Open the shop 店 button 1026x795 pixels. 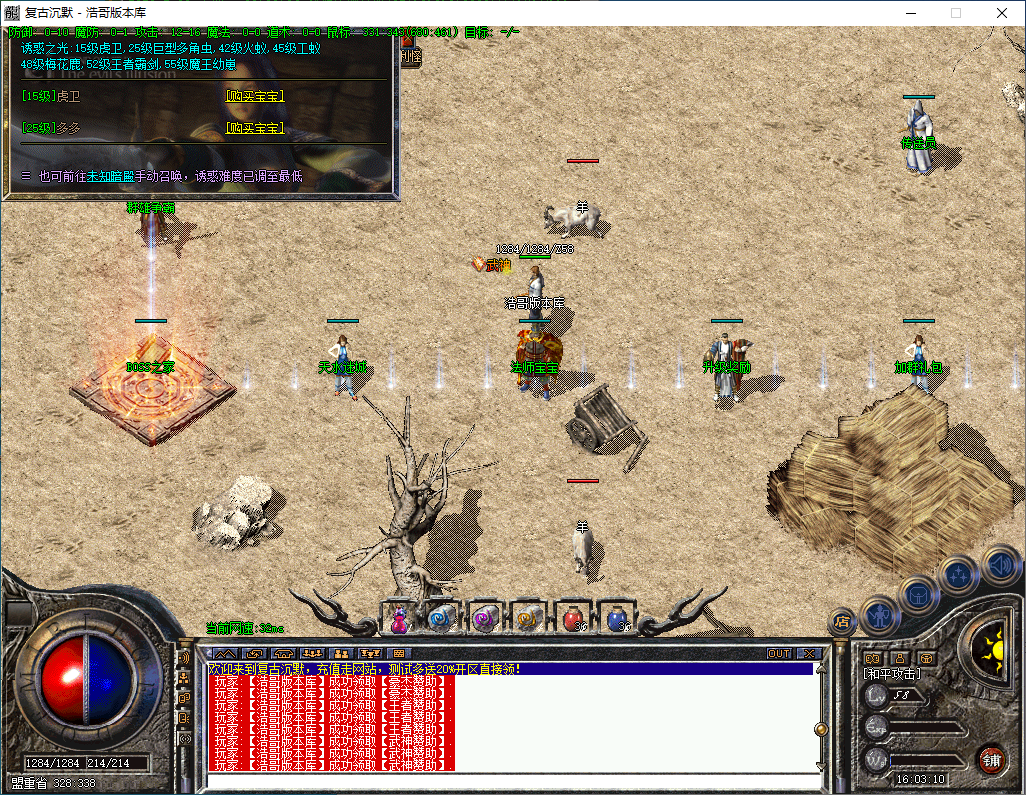click(842, 621)
